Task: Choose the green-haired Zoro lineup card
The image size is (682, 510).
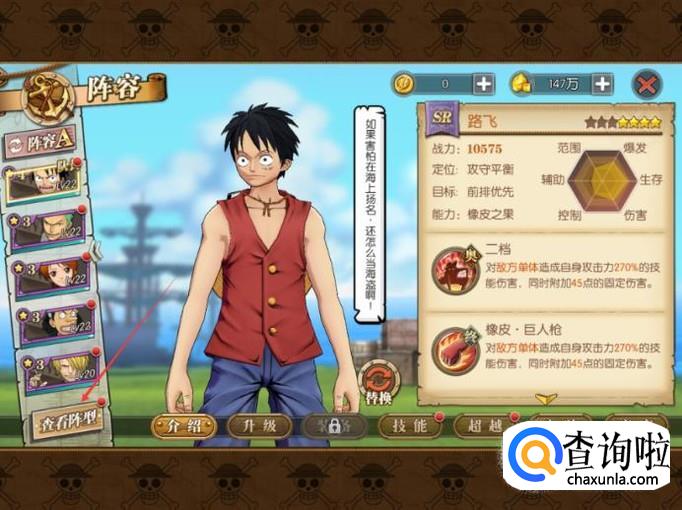Action: pos(50,228)
